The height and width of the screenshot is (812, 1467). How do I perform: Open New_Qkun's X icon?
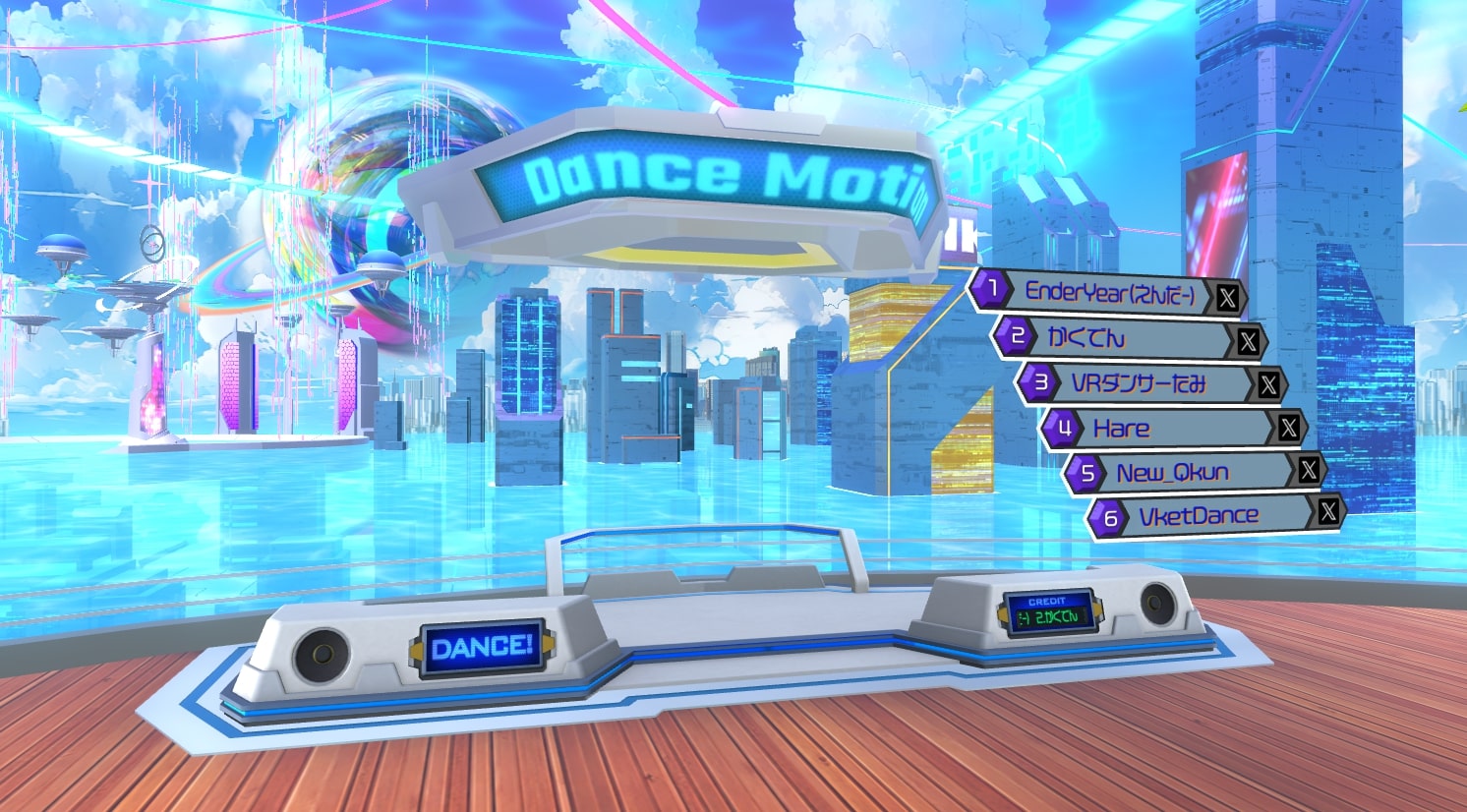pyautogui.click(x=1308, y=470)
